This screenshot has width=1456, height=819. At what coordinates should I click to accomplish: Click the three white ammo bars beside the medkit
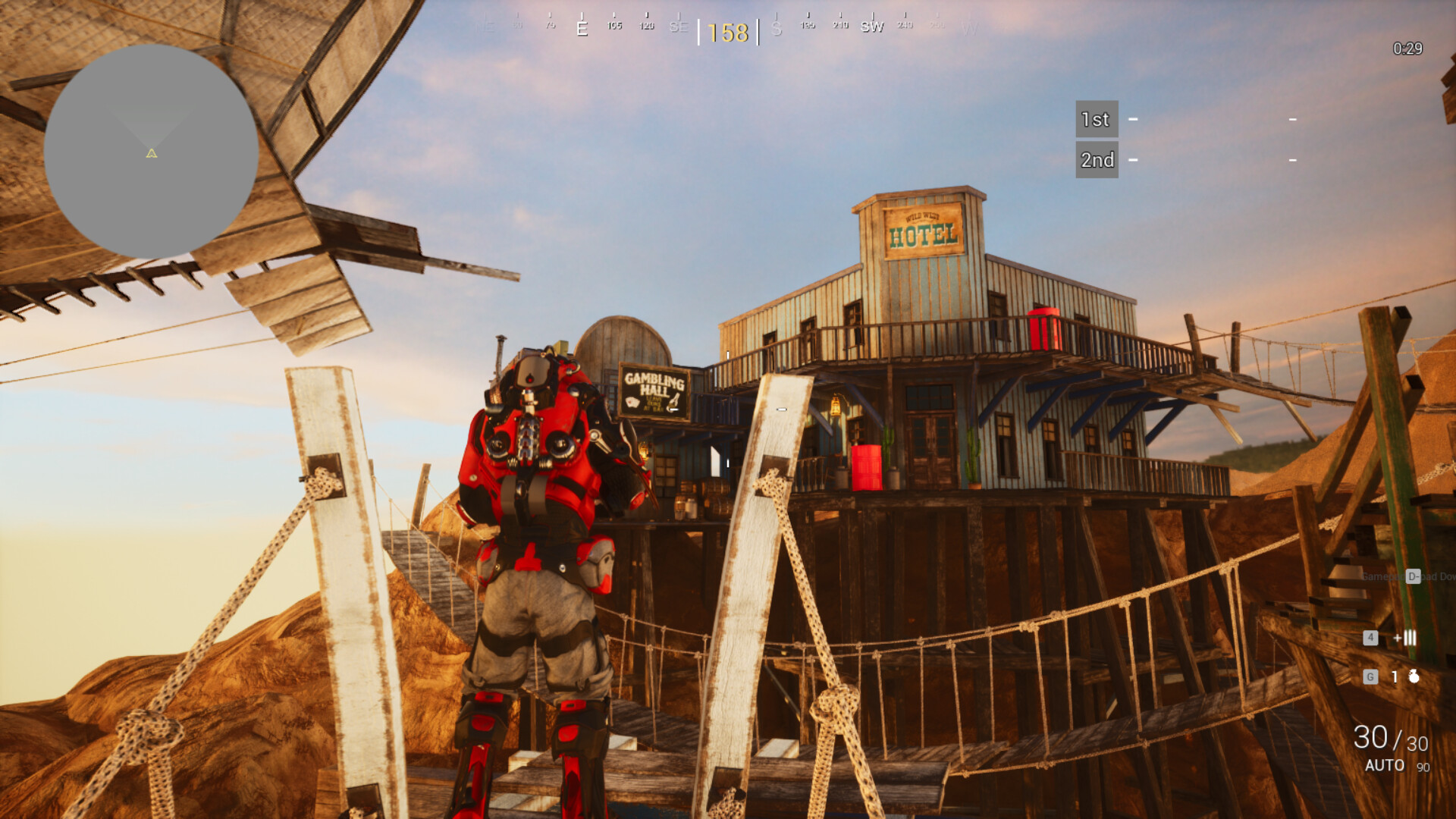click(1410, 637)
